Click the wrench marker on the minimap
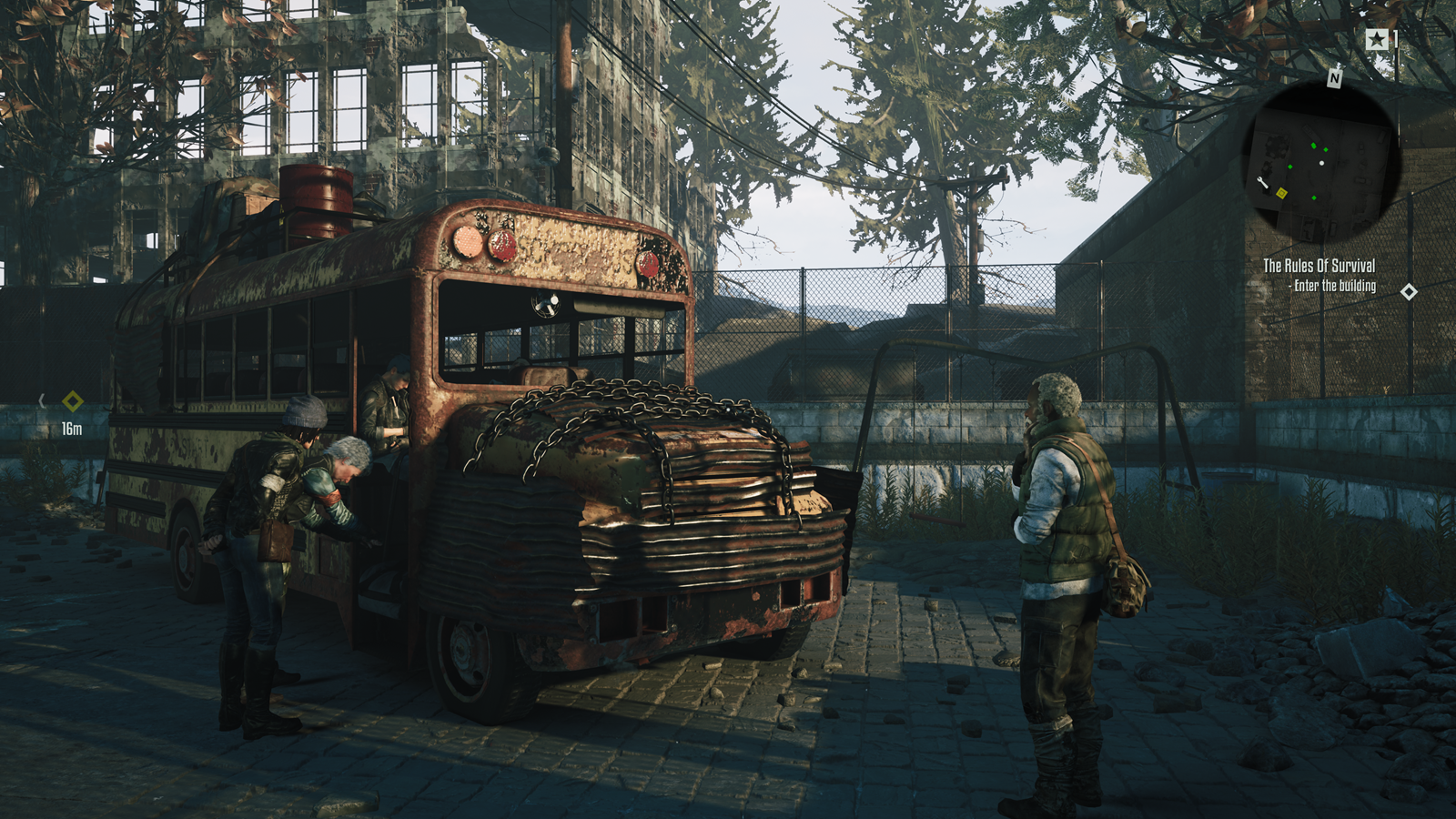Image resolution: width=1456 pixels, height=819 pixels. 1262,184
